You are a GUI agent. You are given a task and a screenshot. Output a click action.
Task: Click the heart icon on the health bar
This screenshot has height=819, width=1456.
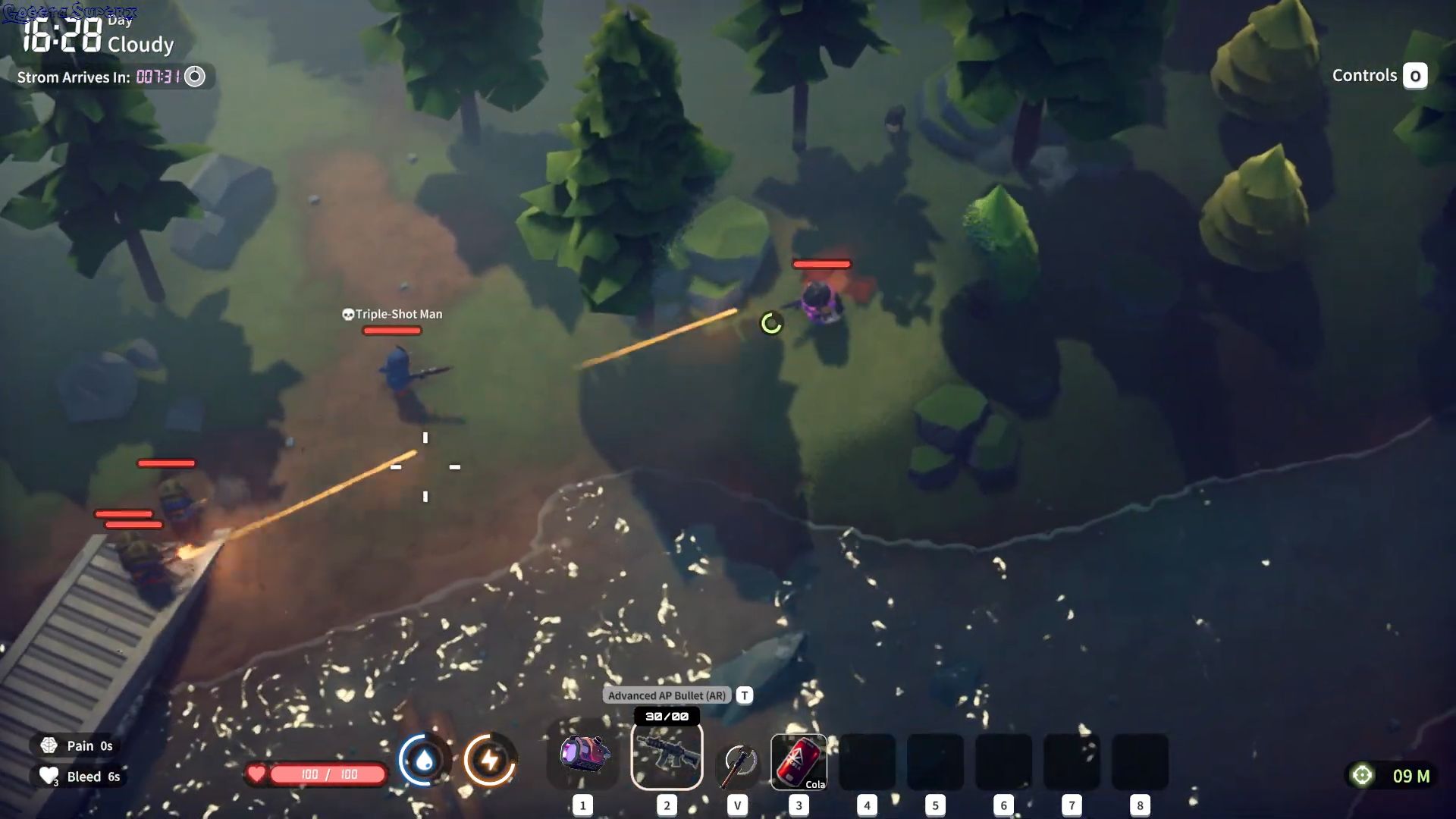[257, 774]
